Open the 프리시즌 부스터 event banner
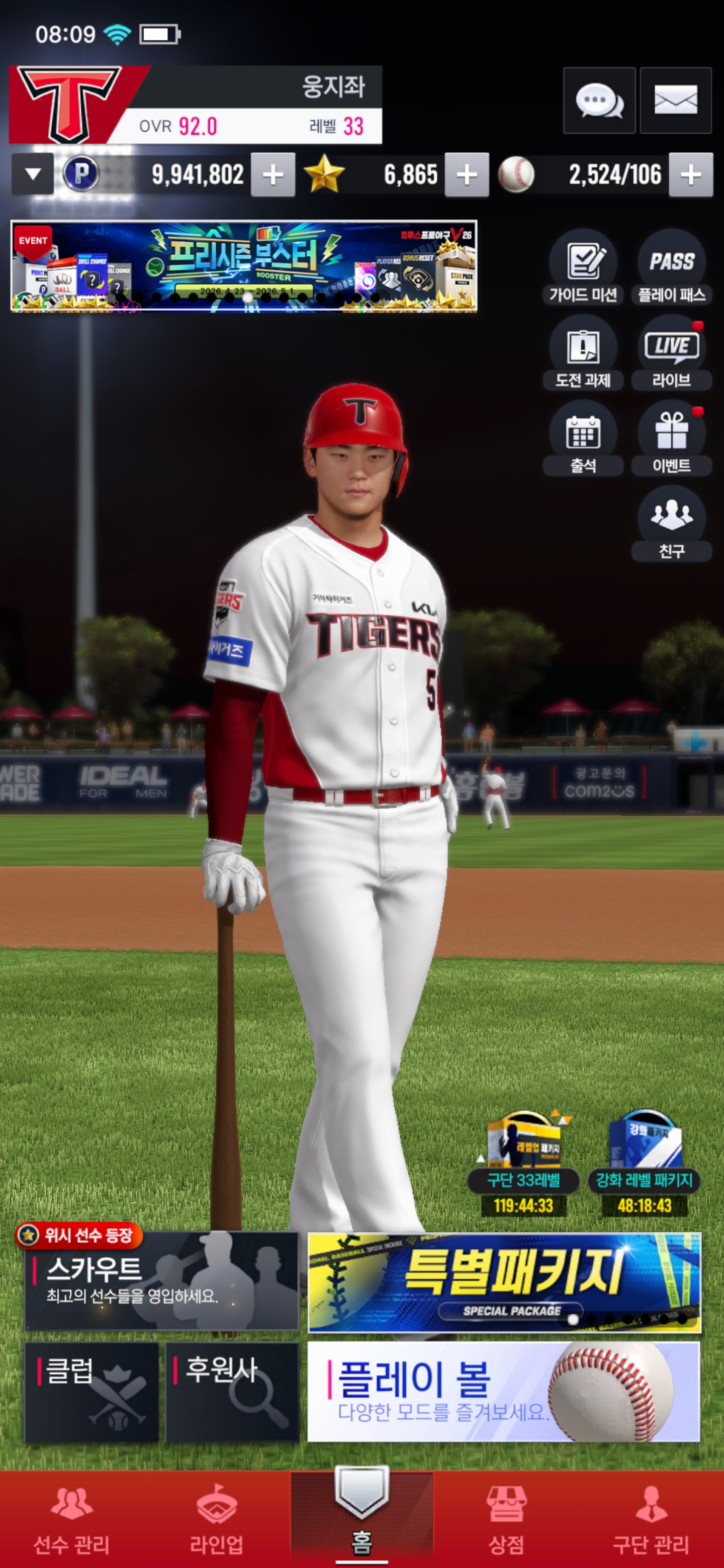 pyautogui.click(x=243, y=266)
